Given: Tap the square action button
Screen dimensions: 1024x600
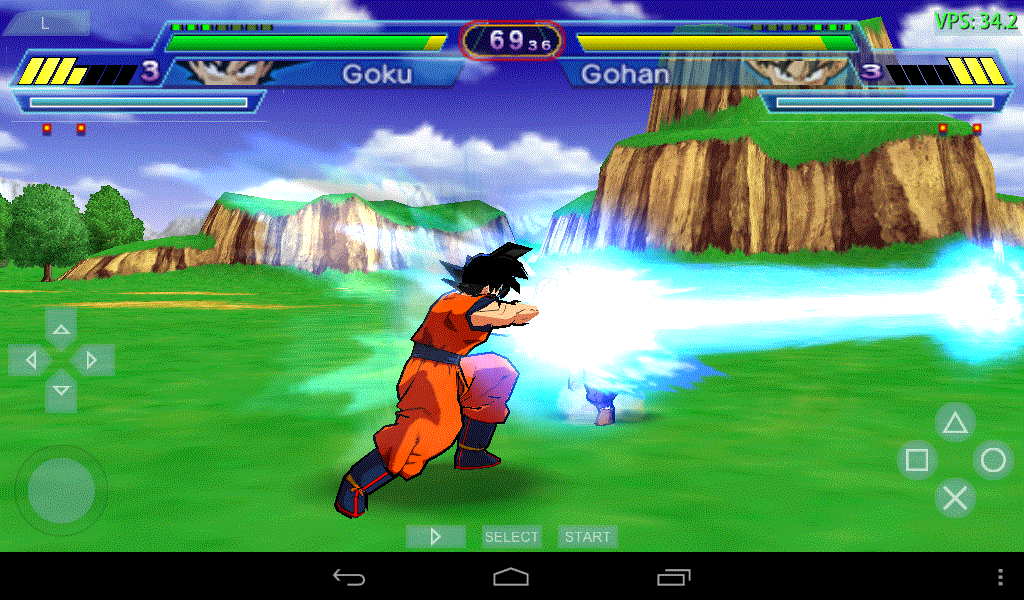Looking at the screenshot, I should click(917, 460).
